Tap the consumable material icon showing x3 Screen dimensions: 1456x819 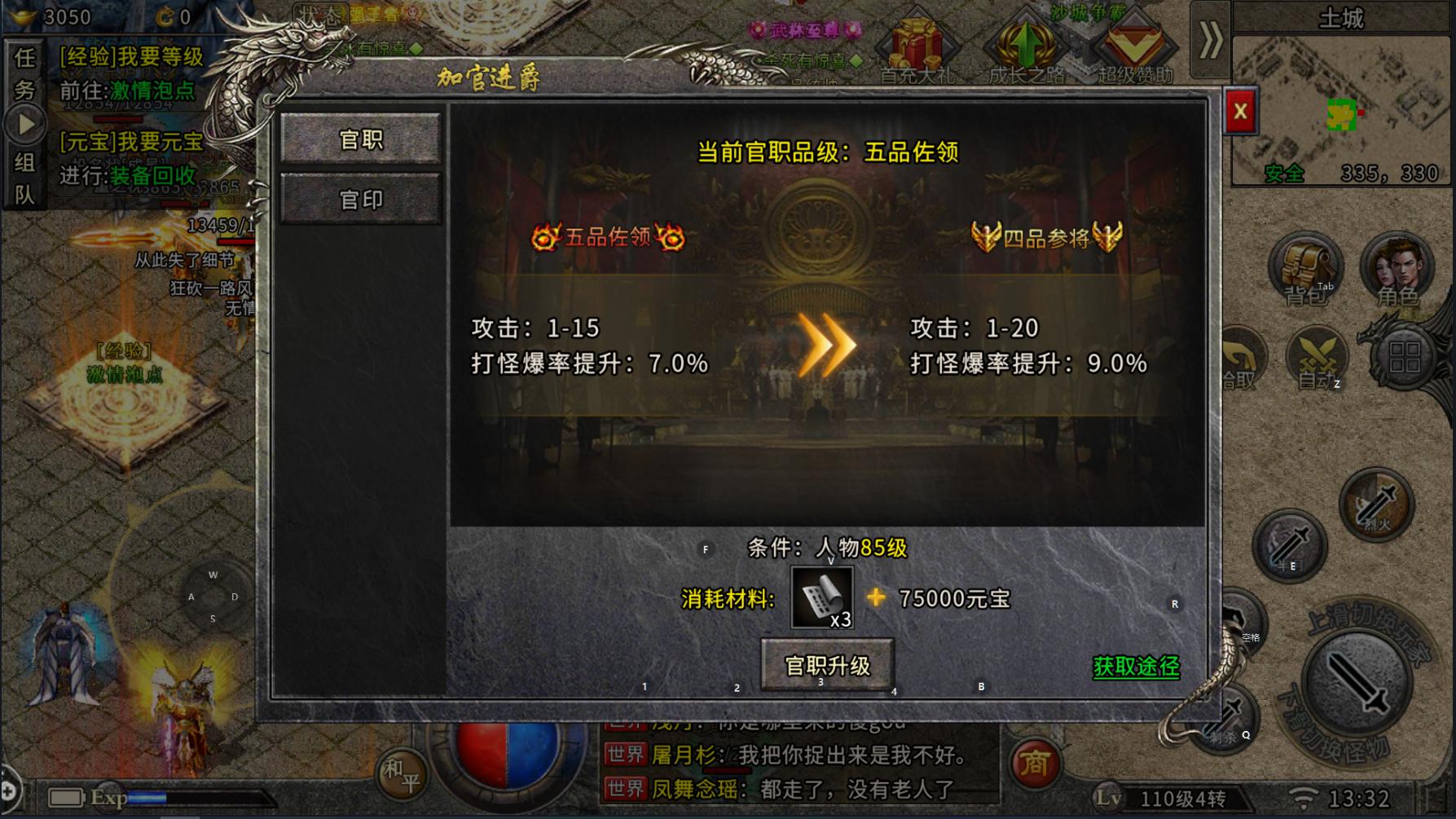point(820,597)
